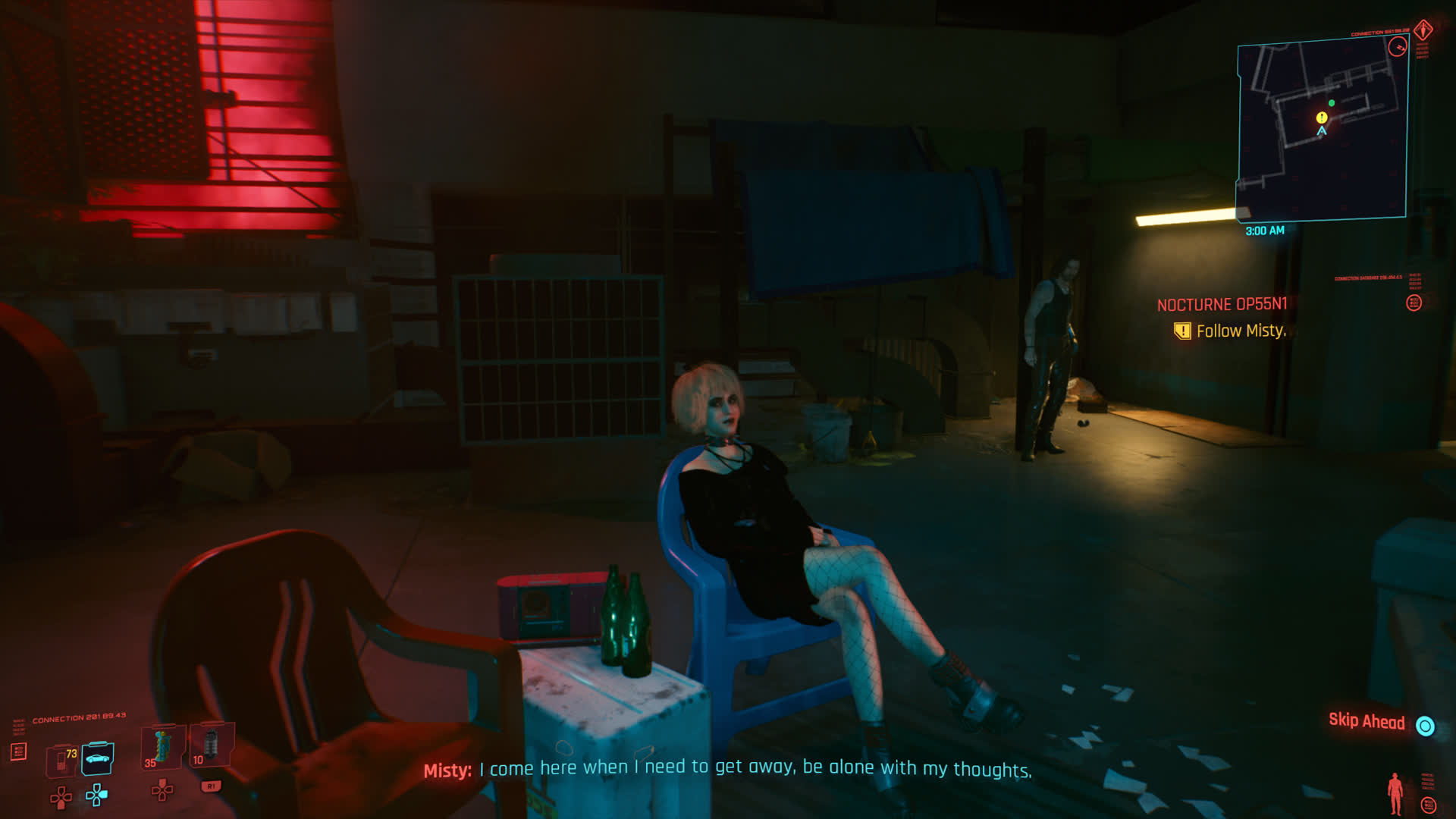Viewport: 1456px width, 819px height.
Task: Click the player silhouette stance indicator
Action: [1395, 794]
